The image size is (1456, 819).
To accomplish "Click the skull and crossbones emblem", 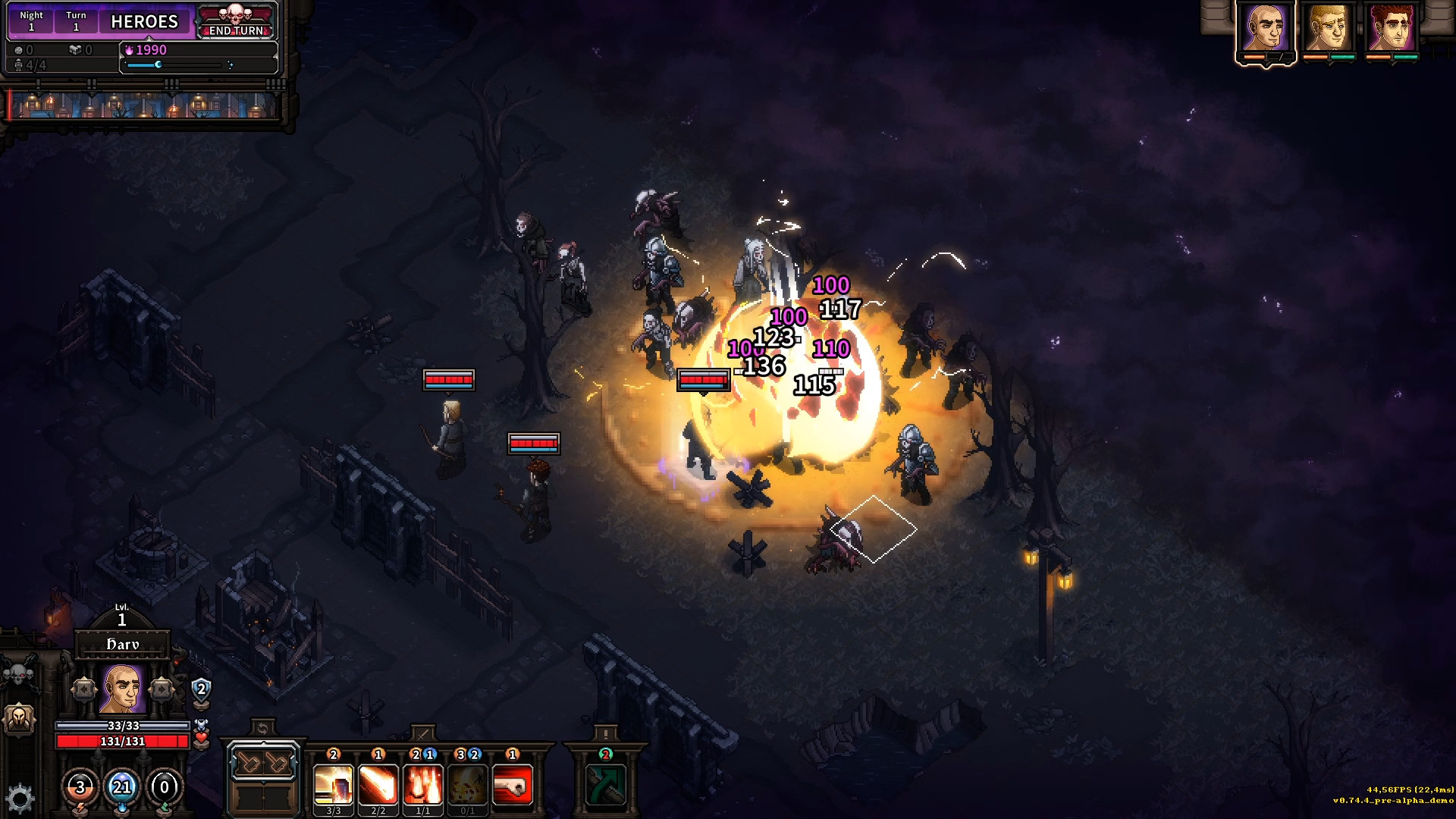I will (20, 673).
